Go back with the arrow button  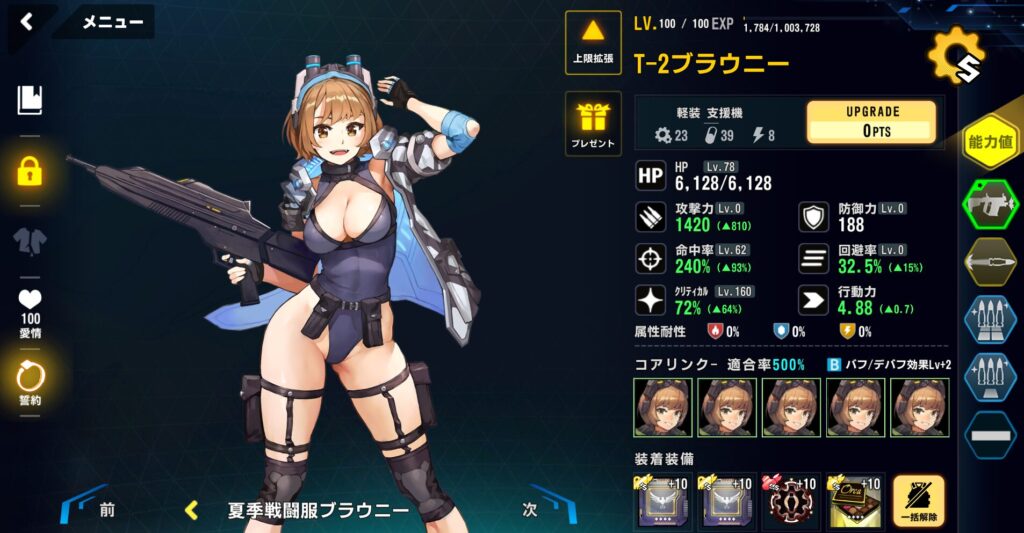click(27, 21)
